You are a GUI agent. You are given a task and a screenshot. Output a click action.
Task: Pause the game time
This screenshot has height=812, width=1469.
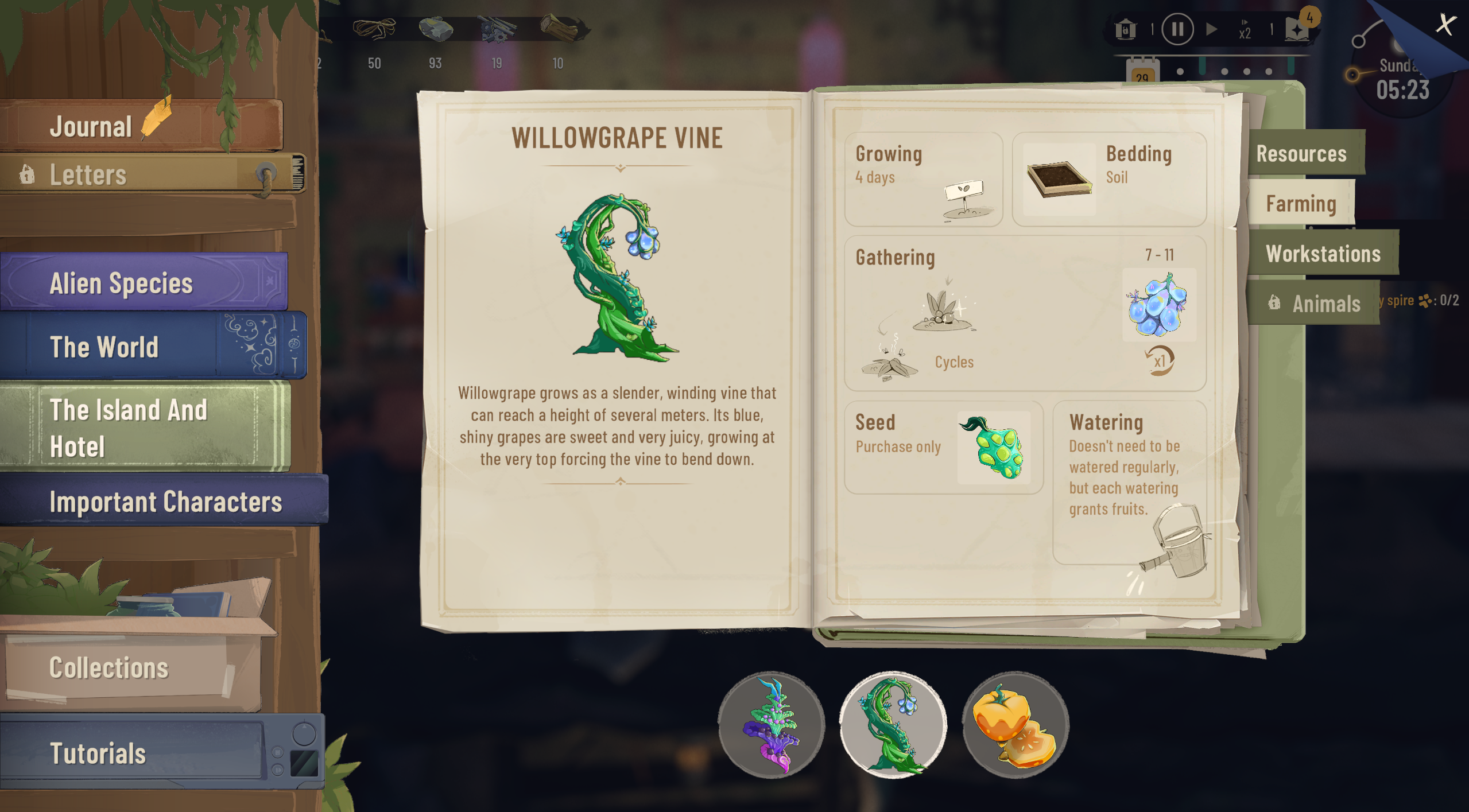pos(1177,29)
